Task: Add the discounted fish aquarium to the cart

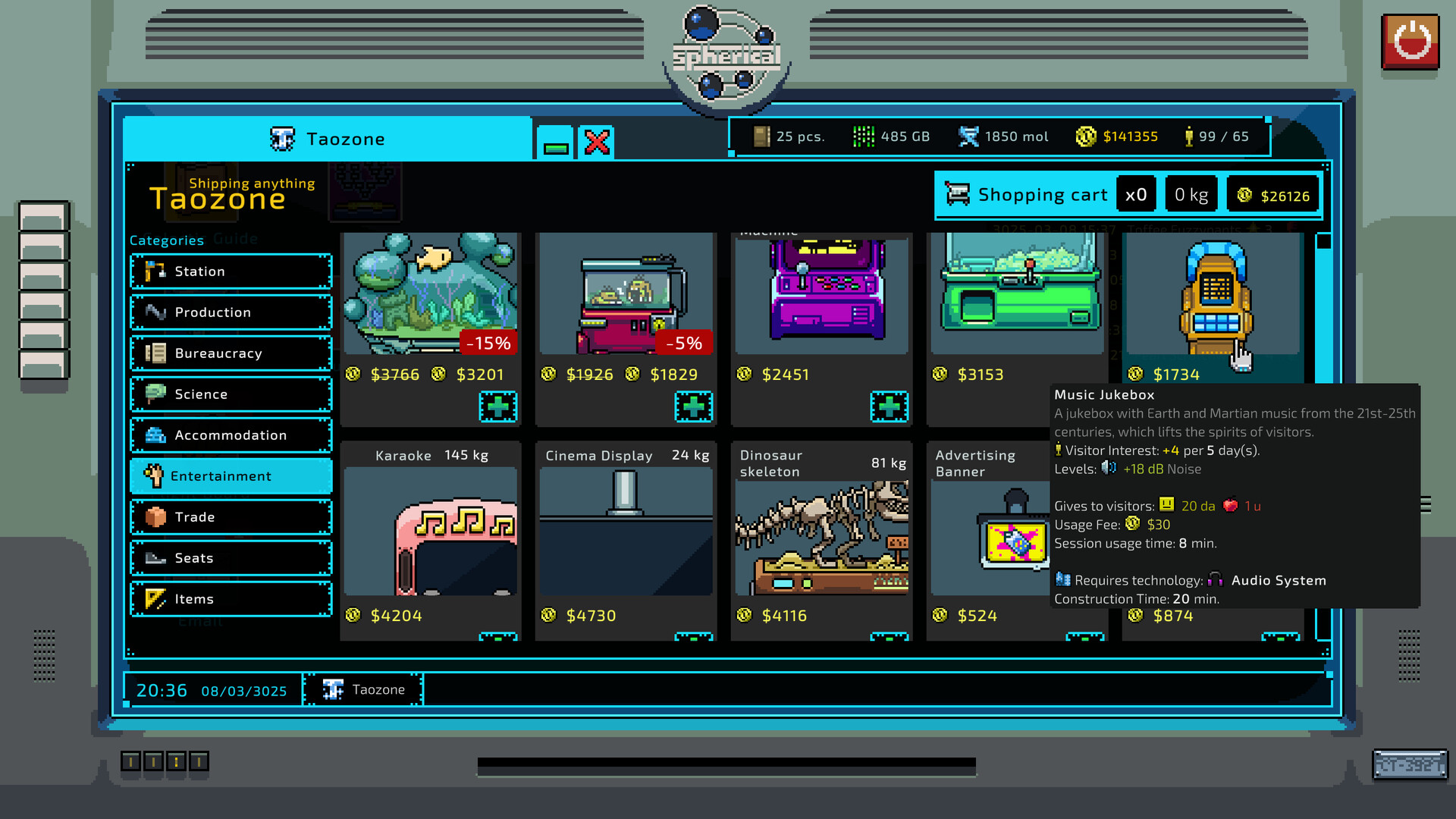Action: (x=498, y=406)
